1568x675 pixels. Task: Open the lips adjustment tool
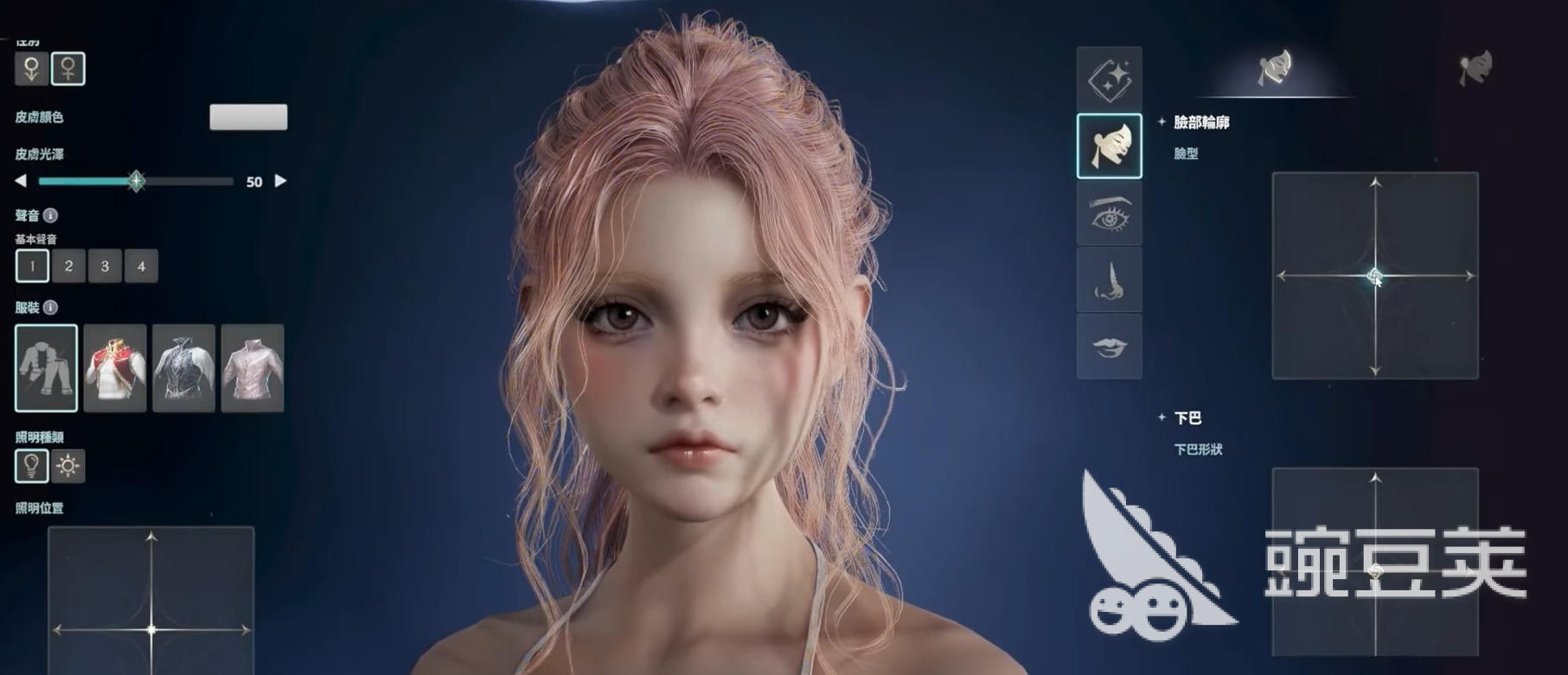click(1110, 347)
